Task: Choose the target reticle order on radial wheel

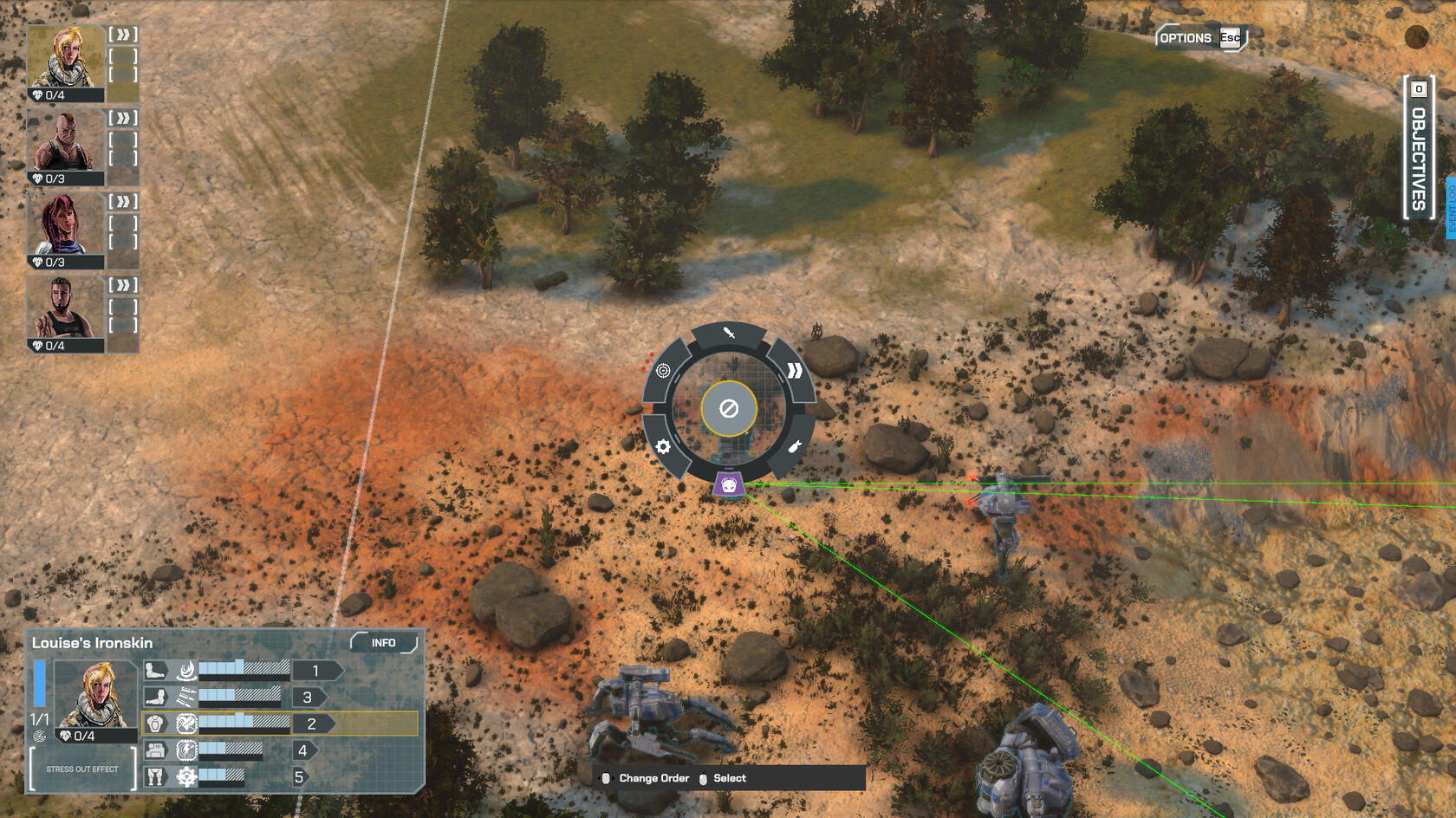Action: (x=663, y=371)
